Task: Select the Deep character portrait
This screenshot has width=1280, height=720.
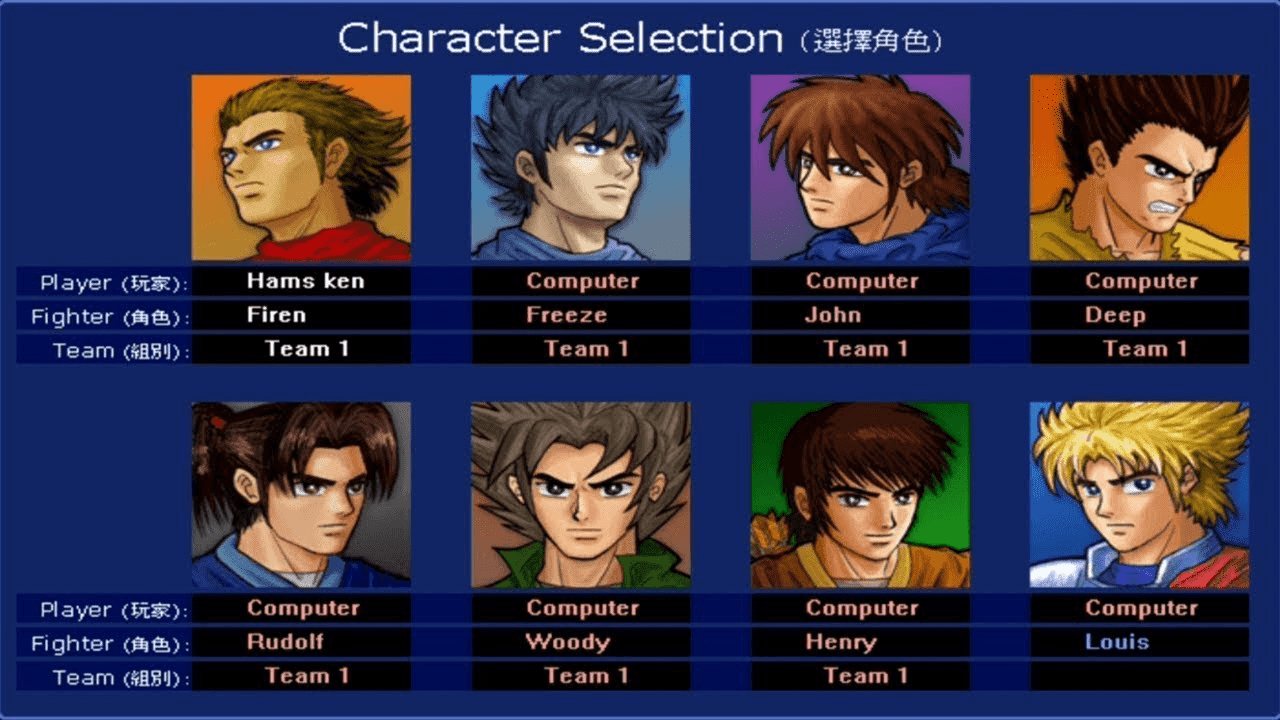Action: click(x=1139, y=167)
